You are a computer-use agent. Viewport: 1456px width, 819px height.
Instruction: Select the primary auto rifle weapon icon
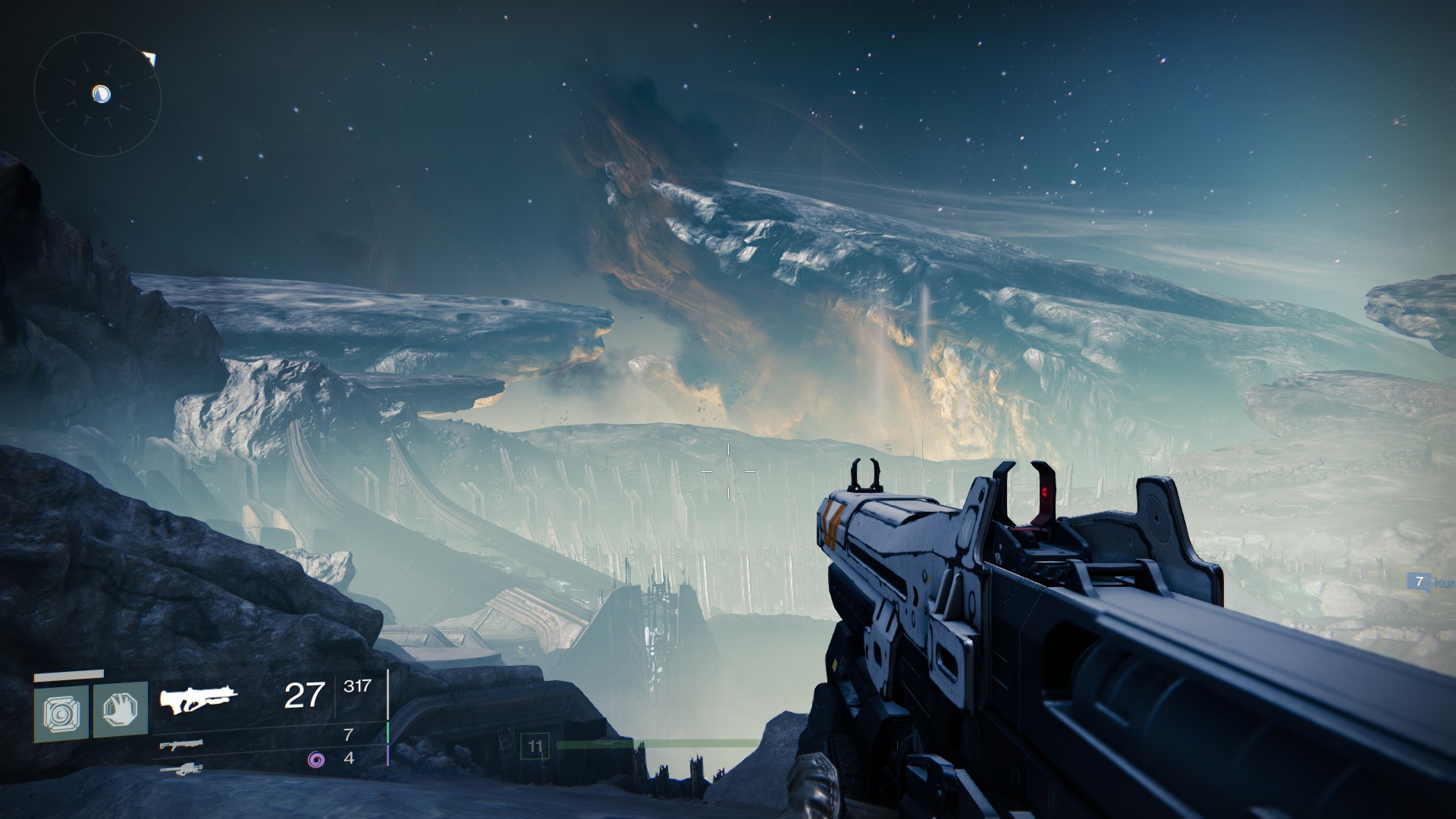click(x=199, y=699)
